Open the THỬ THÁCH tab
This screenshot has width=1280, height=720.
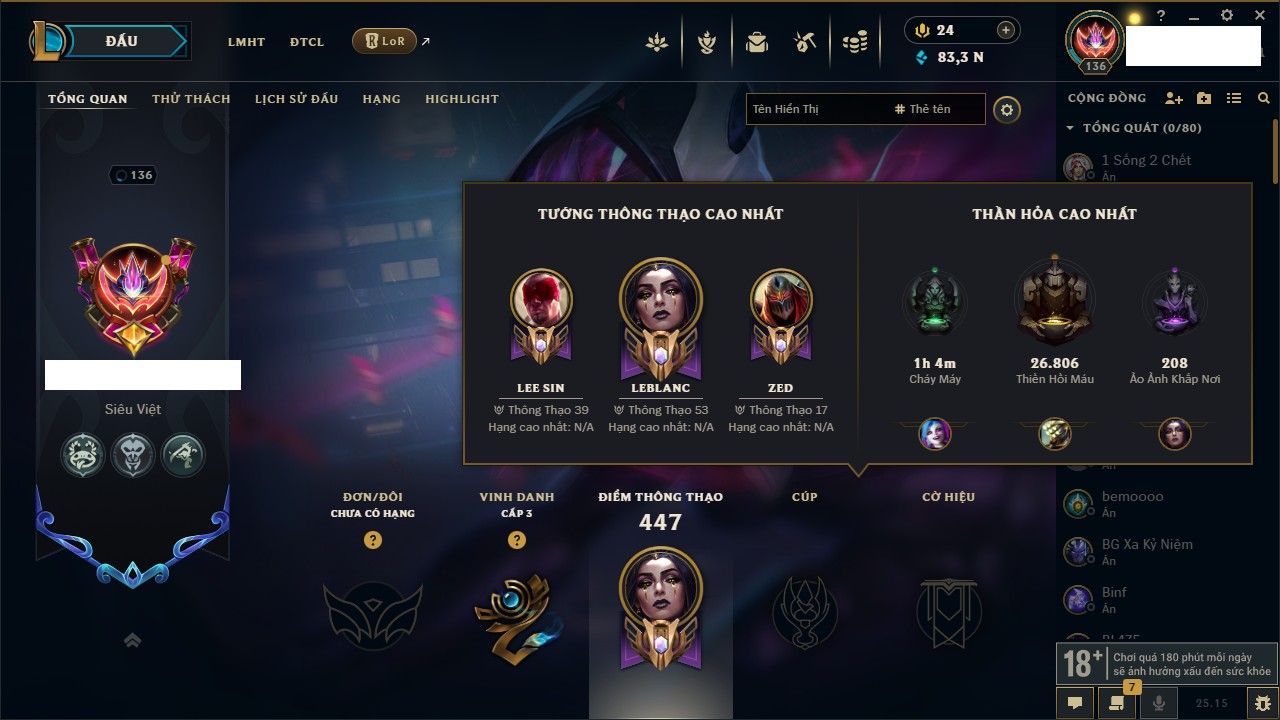(191, 99)
